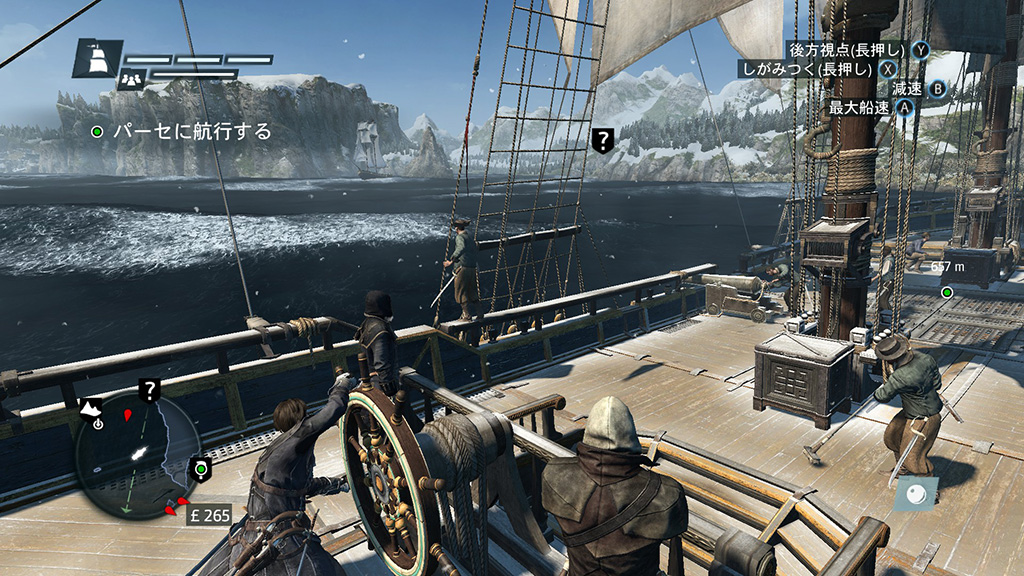Image resolution: width=1024 pixels, height=576 pixels.
Task: Select the mountain location icon on the minimap
Action: click(92, 408)
